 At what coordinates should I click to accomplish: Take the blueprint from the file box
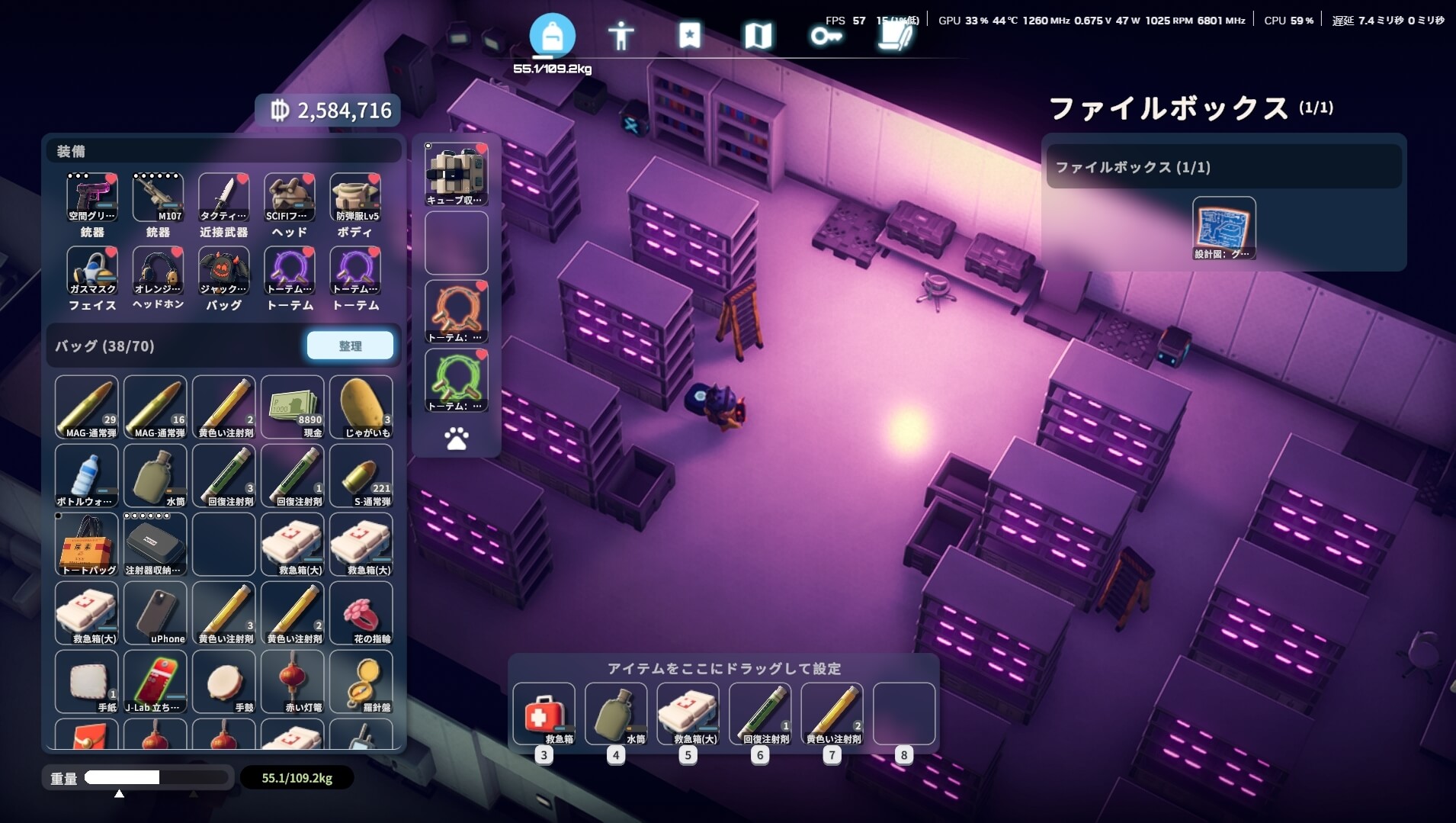pyautogui.click(x=1223, y=227)
